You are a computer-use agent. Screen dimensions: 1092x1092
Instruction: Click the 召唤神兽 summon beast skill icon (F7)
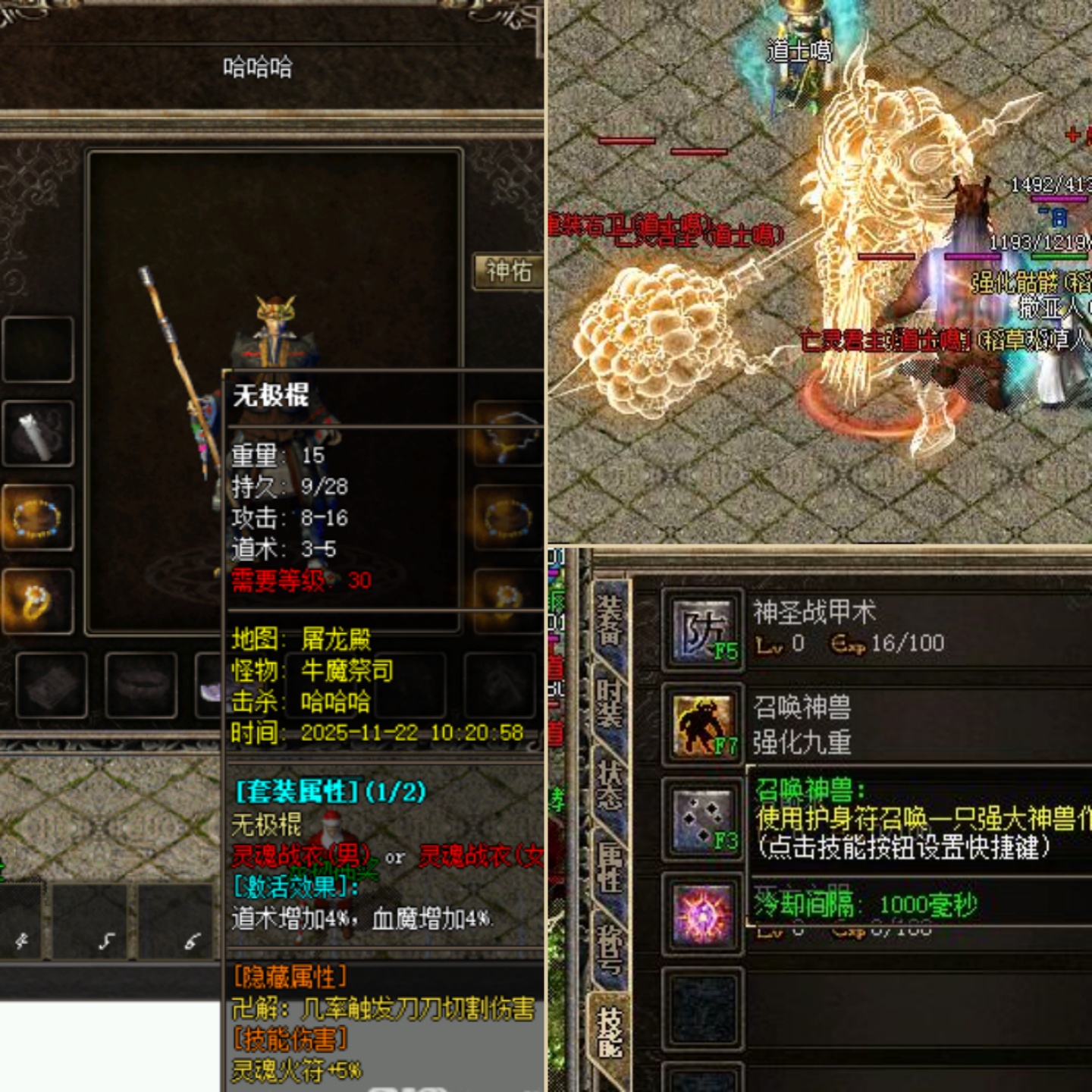(705, 724)
